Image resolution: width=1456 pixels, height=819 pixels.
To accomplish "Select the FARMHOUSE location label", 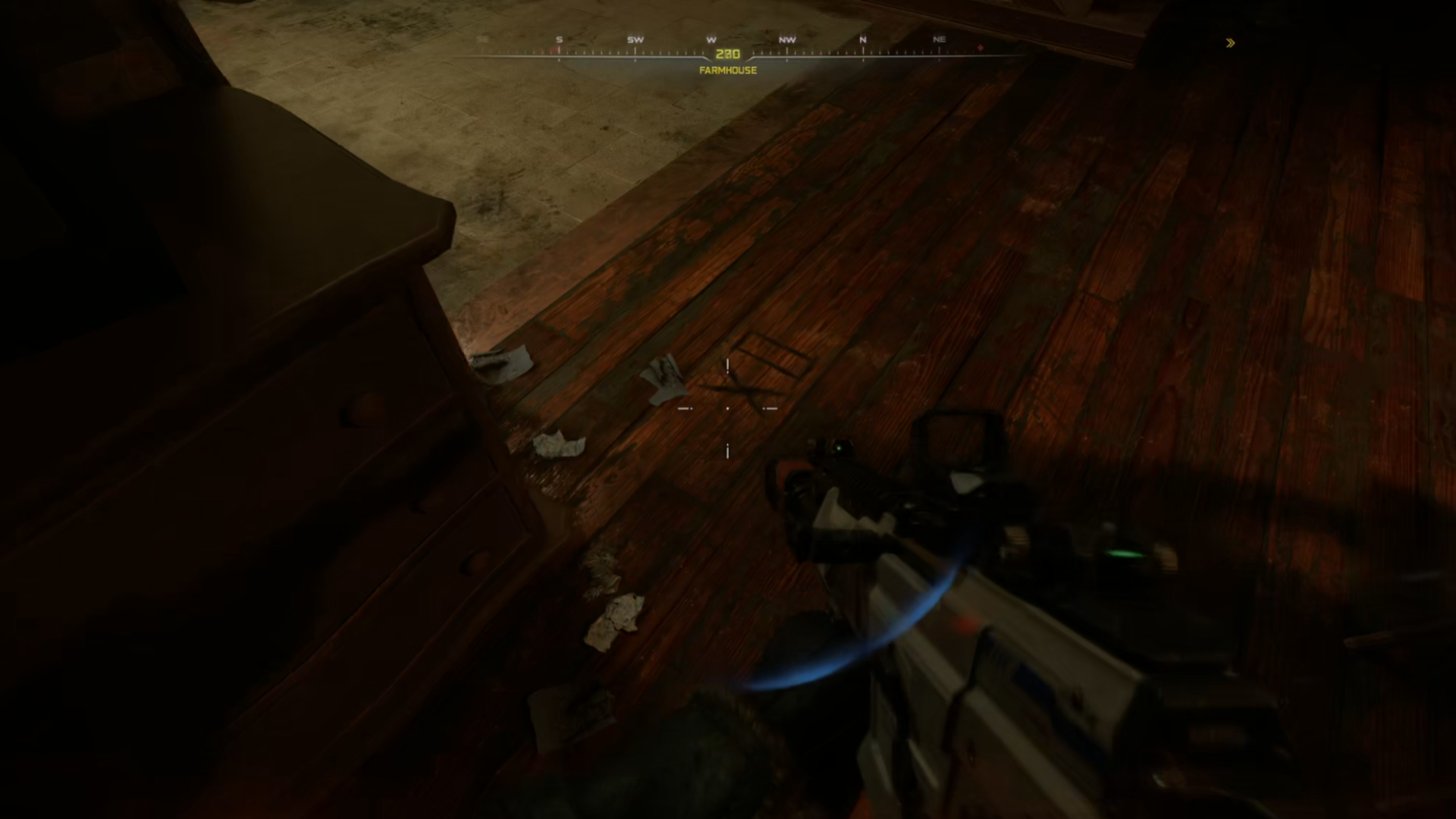I will tap(727, 70).
